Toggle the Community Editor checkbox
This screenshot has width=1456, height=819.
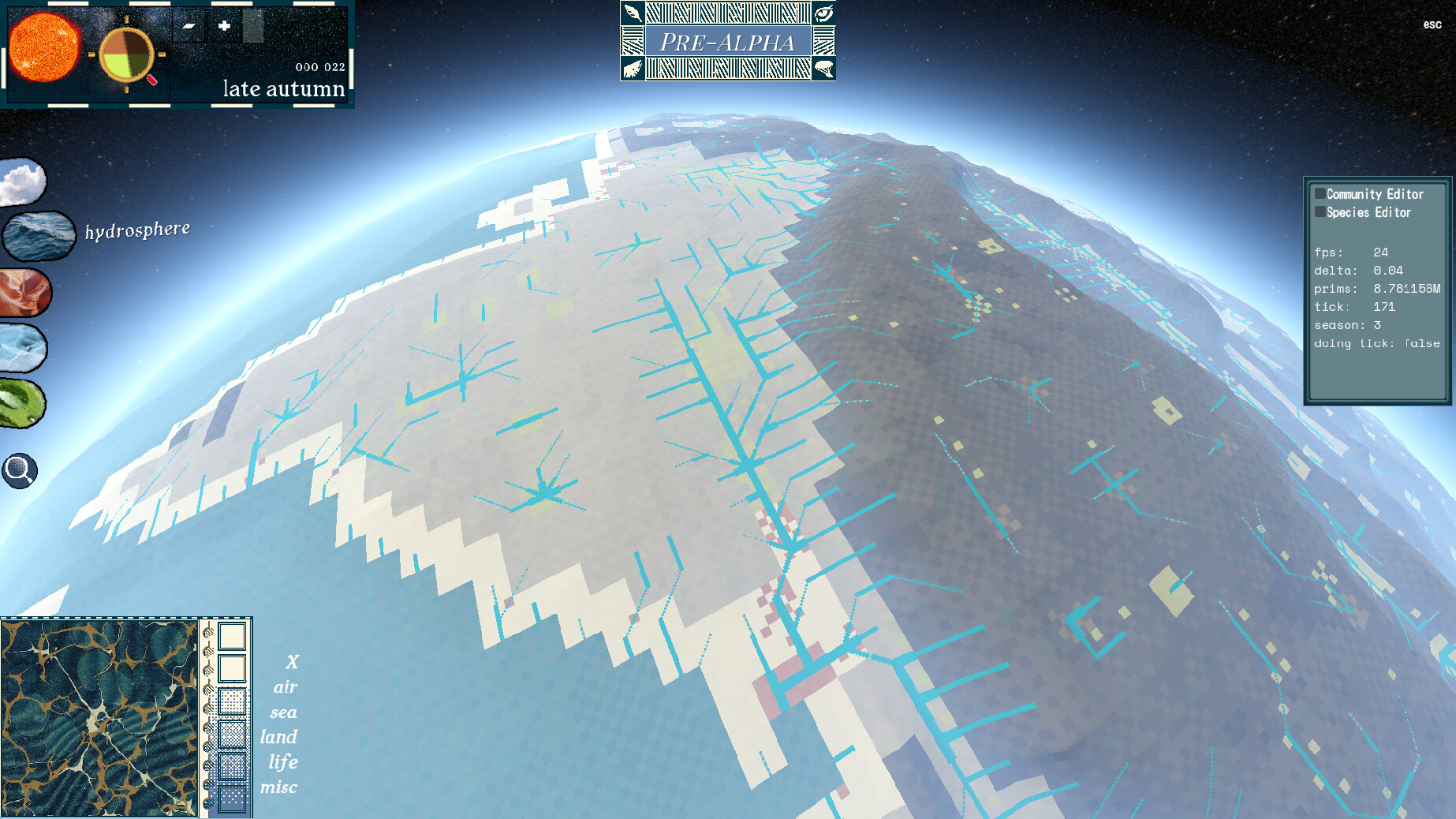pos(1319,194)
